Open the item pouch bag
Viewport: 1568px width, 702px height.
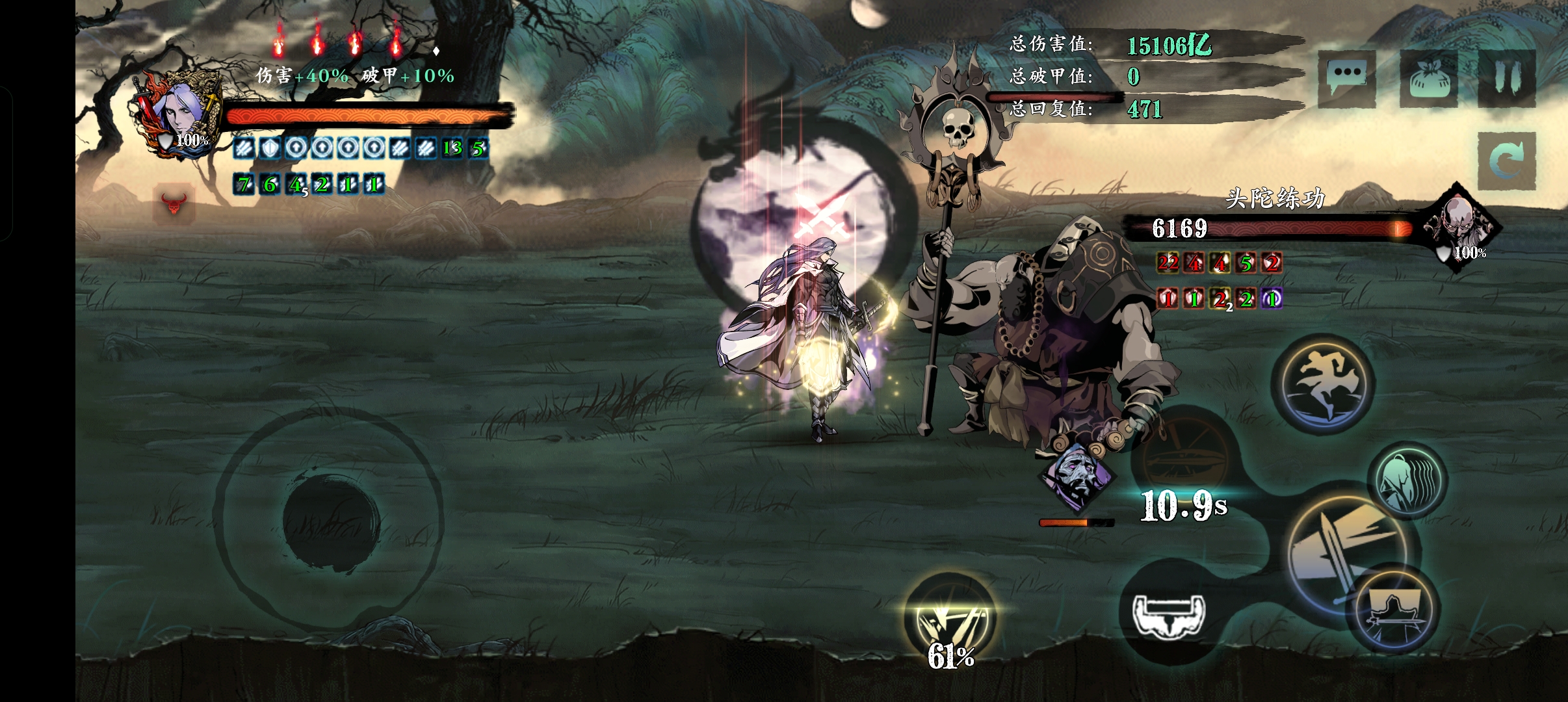1428,79
